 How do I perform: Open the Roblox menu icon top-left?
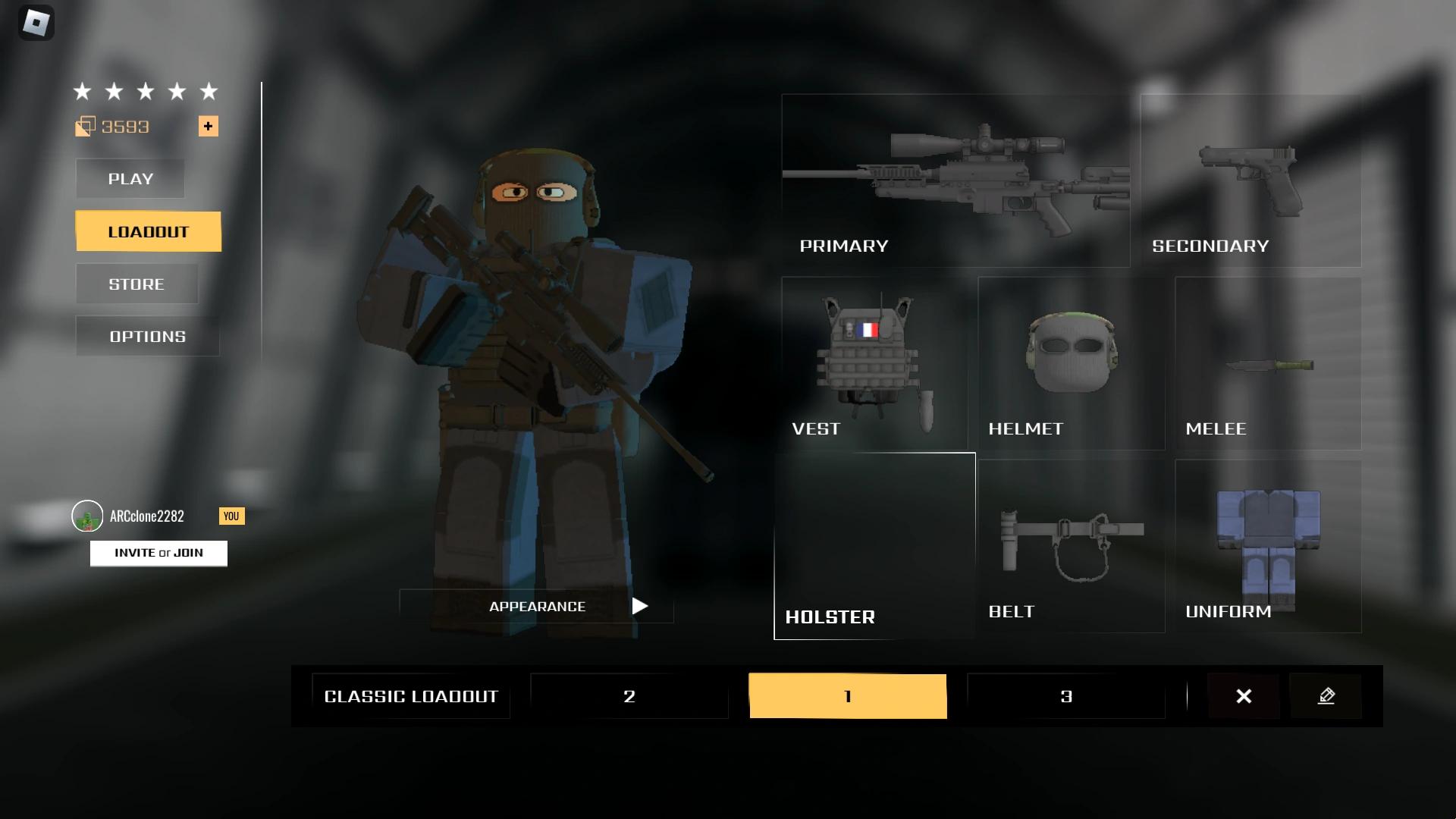pos(36,22)
